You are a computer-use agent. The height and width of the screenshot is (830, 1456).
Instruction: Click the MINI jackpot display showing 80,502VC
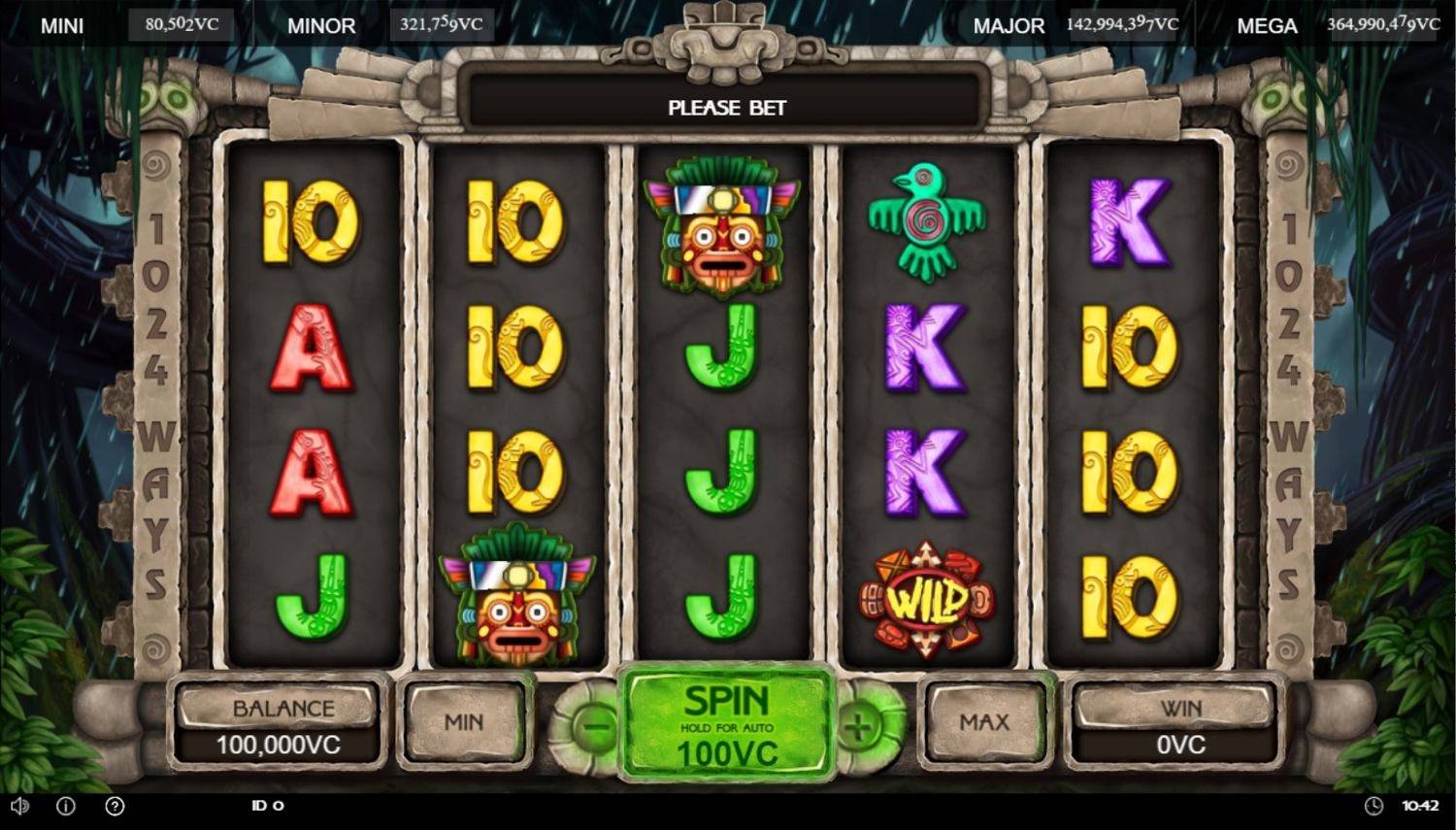(x=181, y=25)
